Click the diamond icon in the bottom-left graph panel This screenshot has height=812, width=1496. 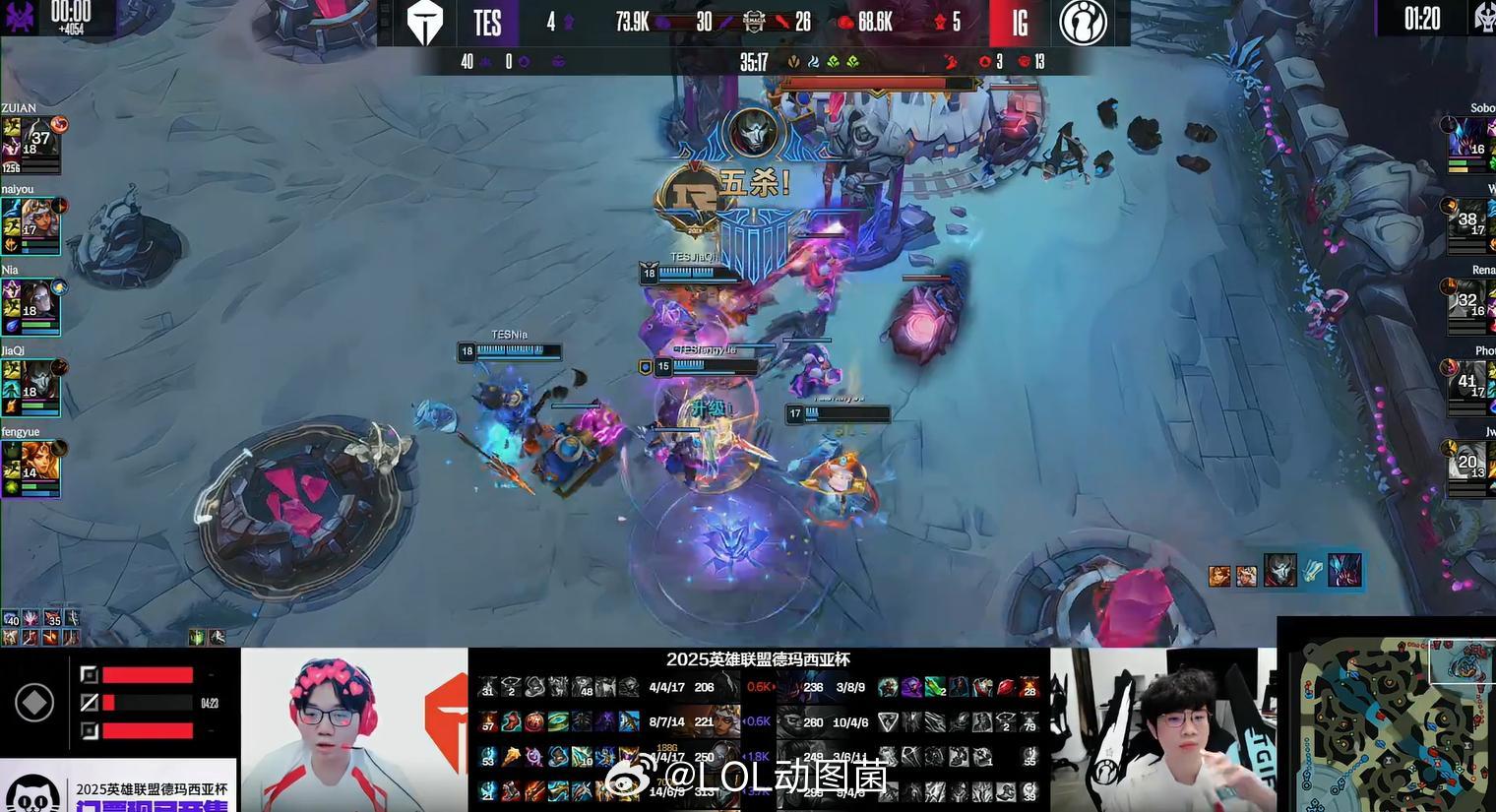pyautogui.click(x=34, y=701)
